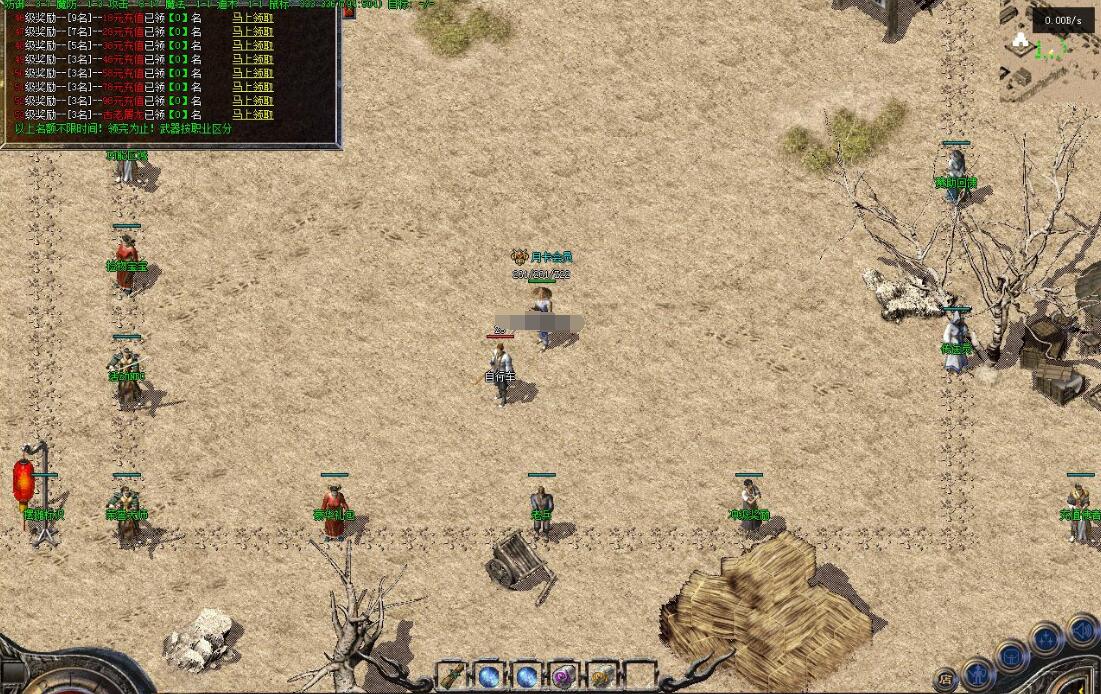This screenshot has width=1101, height=694.
Task: Open the shop with the 店 button
Action: click(946, 681)
